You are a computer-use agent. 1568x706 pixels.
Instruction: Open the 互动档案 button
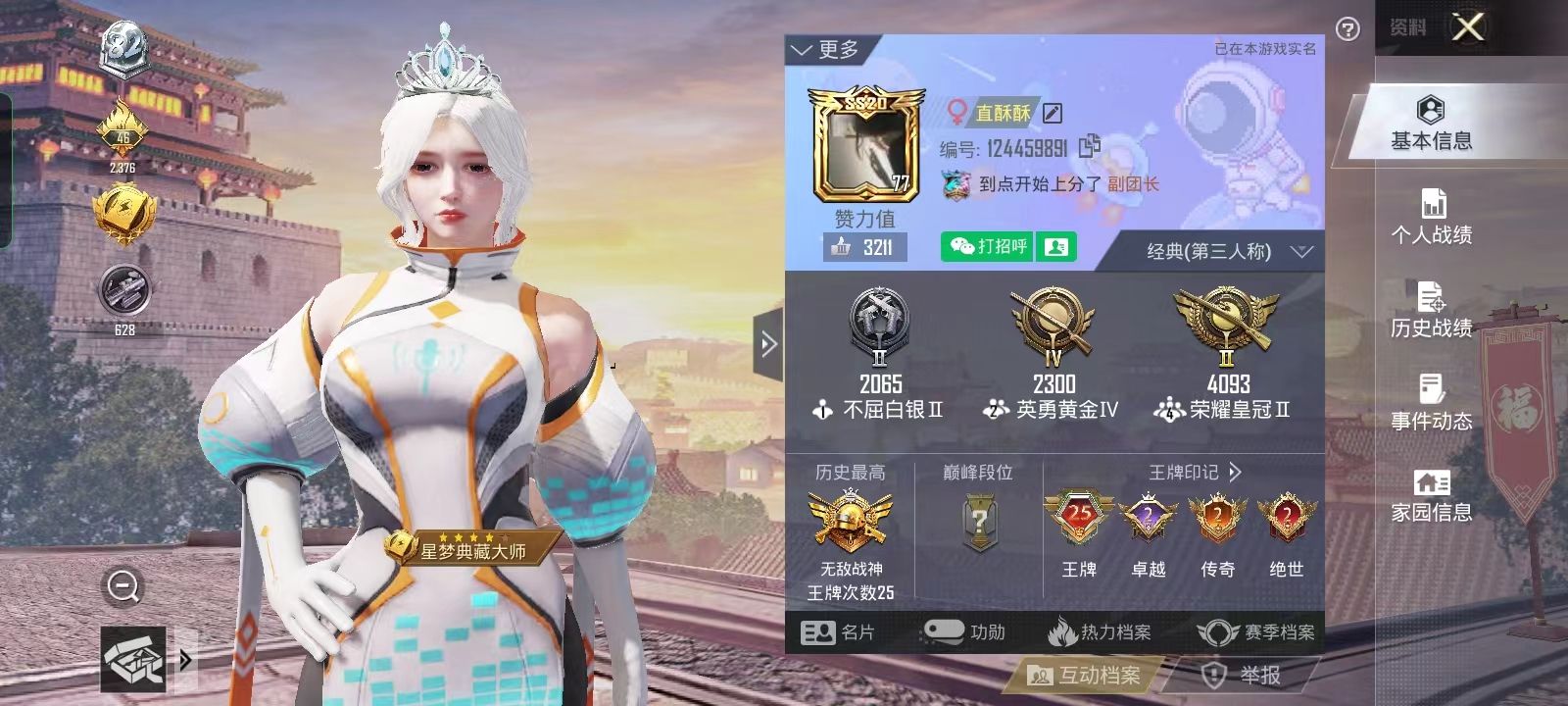point(1084,676)
